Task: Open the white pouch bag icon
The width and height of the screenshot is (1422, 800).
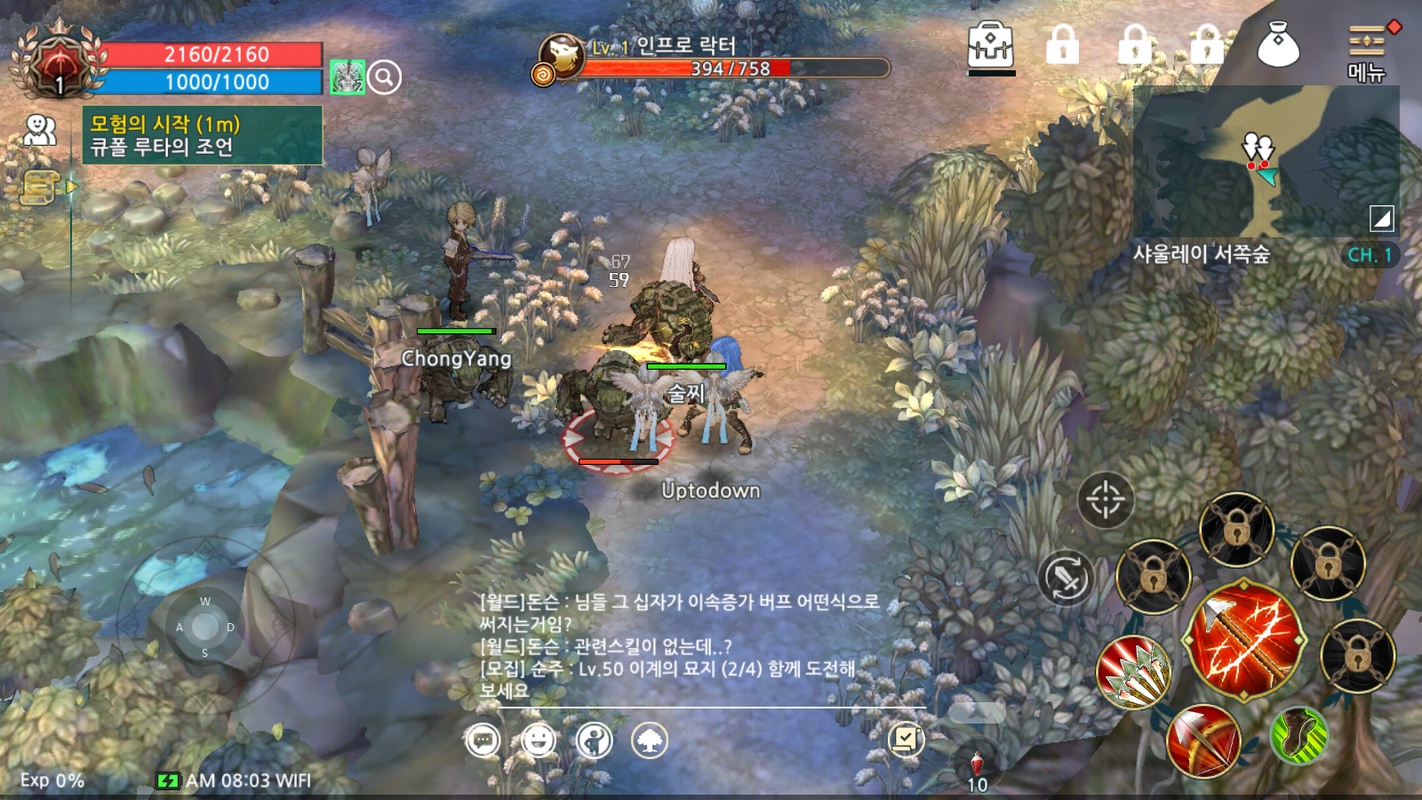Action: tap(1278, 45)
